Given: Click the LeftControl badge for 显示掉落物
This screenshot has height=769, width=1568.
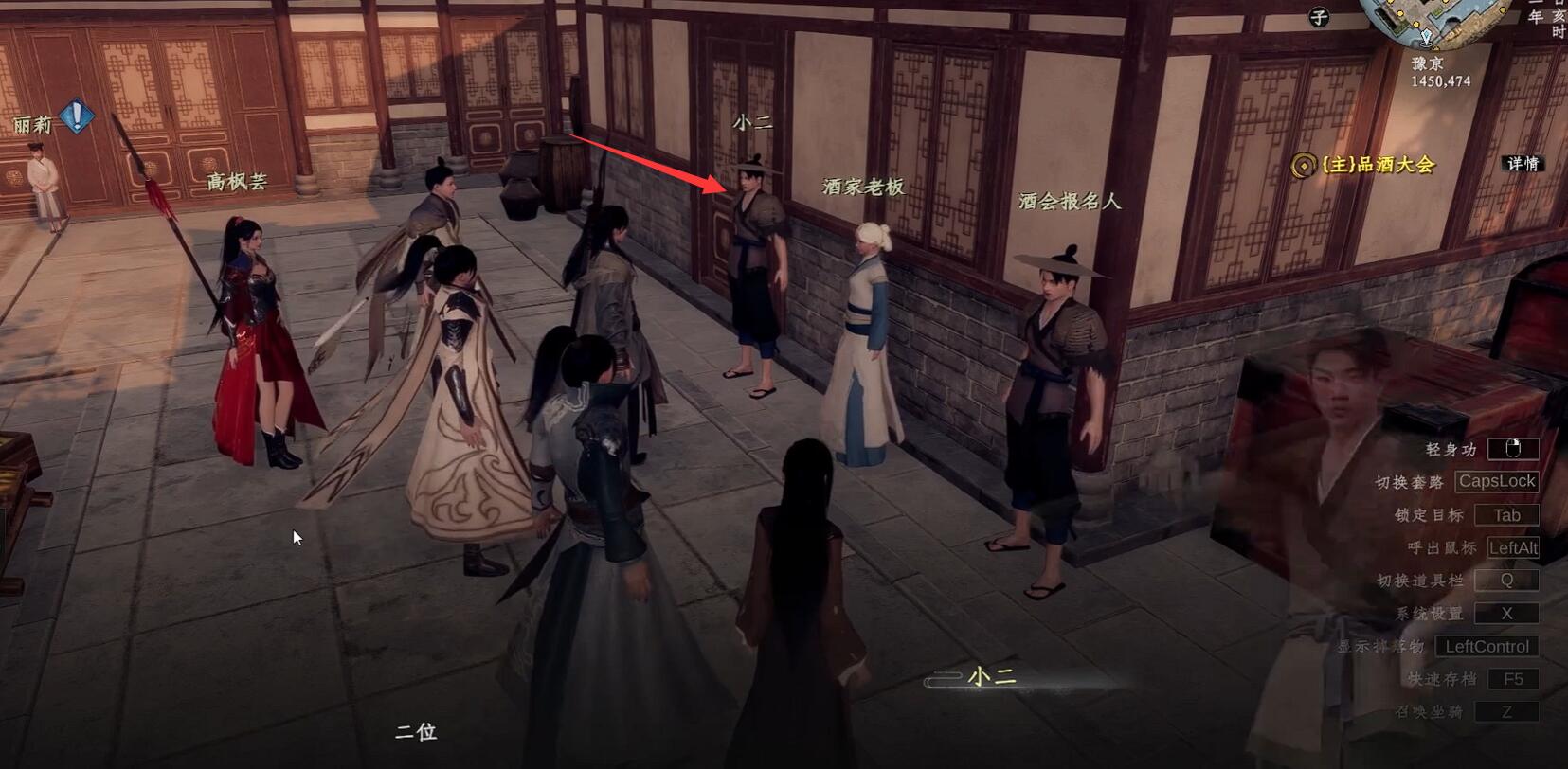Looking at the screenshot, I should 1488,646.
